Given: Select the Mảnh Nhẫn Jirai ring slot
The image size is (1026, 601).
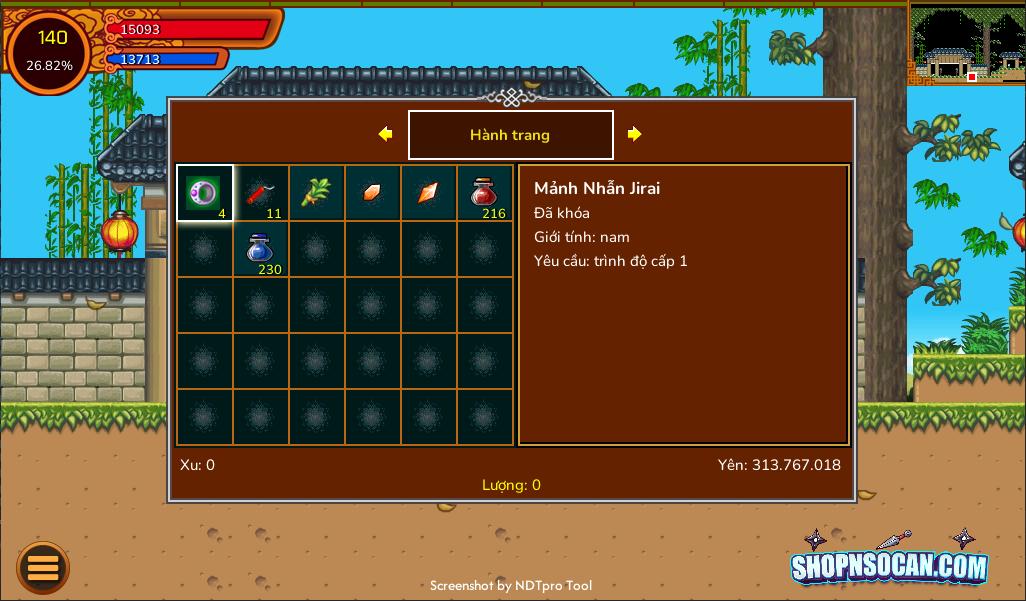Looking at the screenshot, I should [205, 193].
